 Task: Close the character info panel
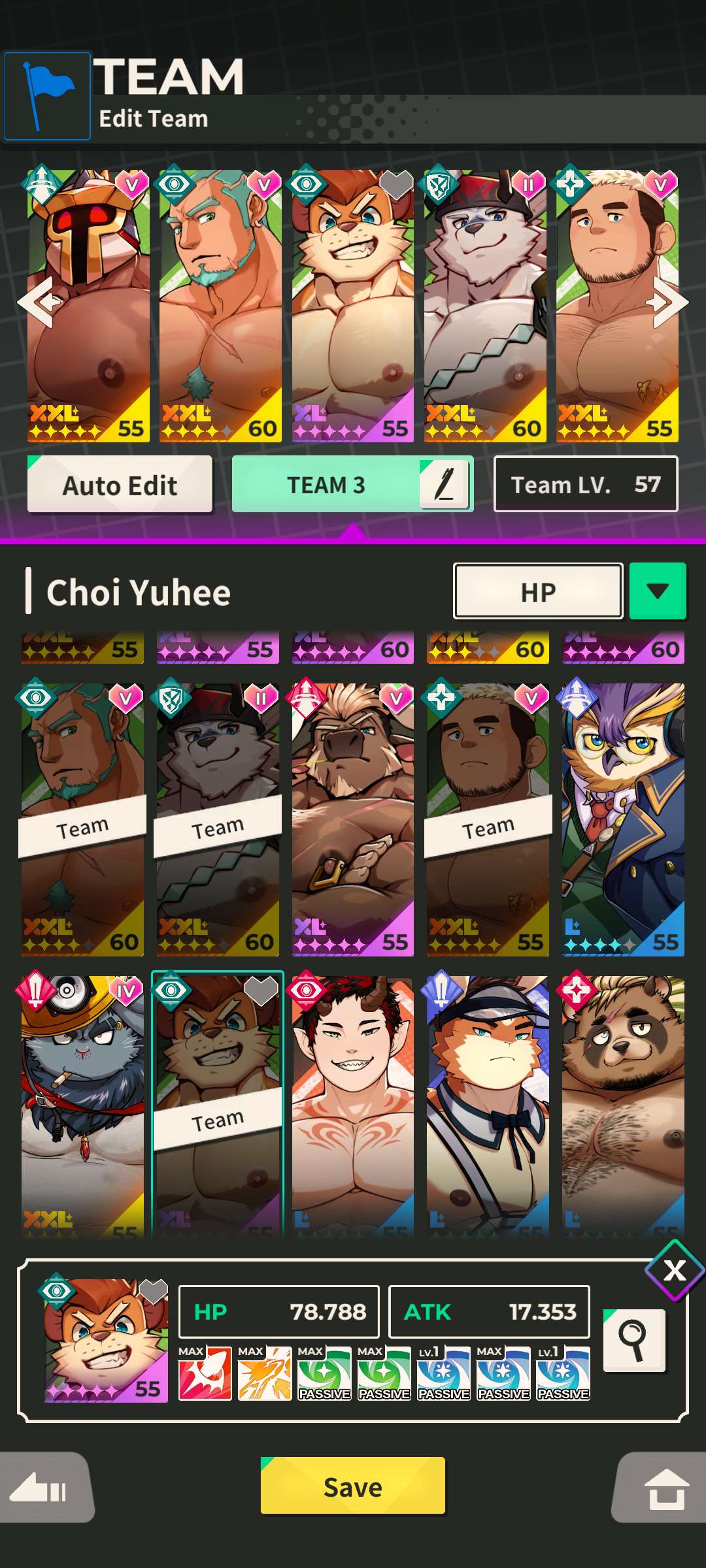pos(675,1271)
